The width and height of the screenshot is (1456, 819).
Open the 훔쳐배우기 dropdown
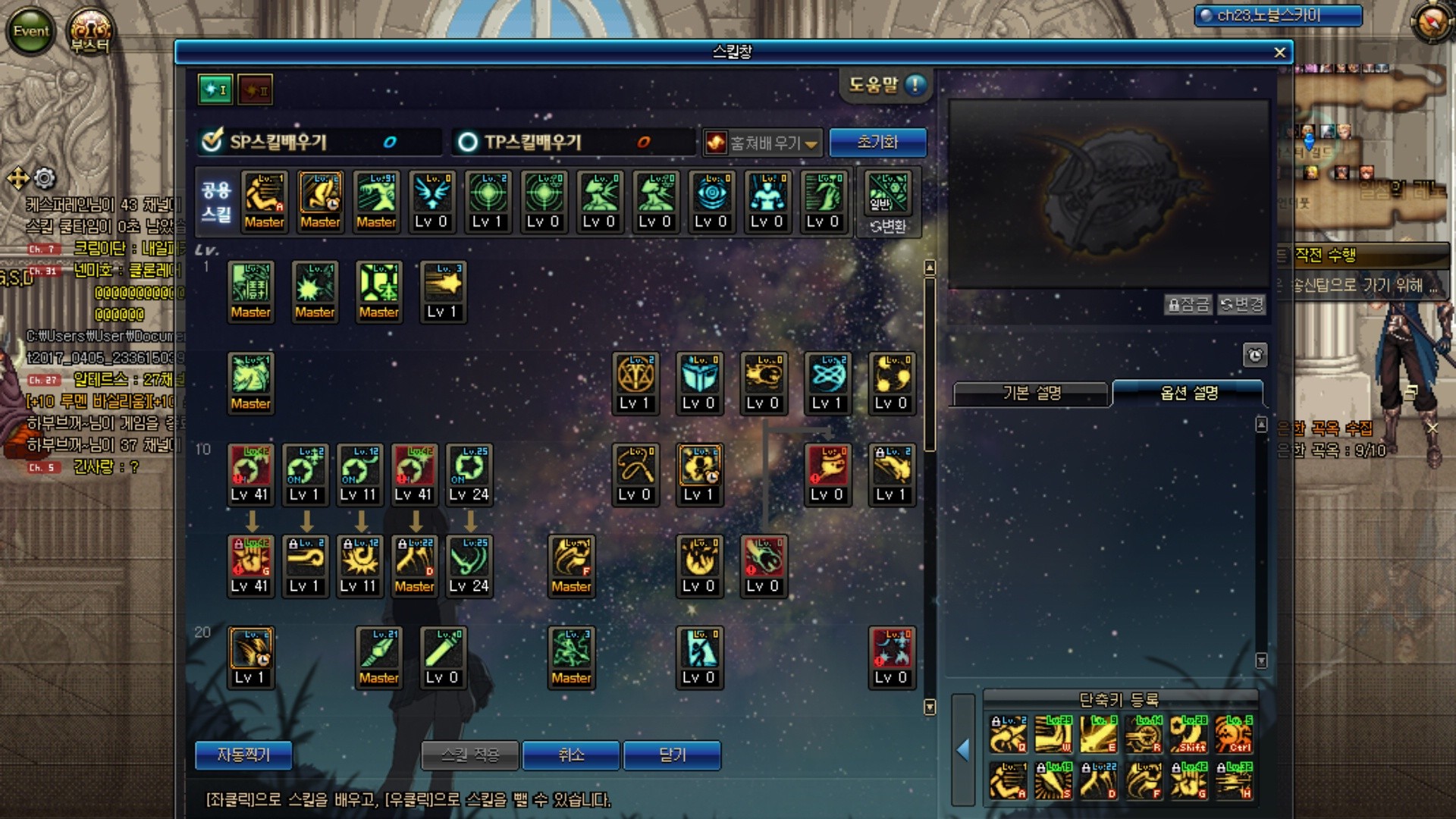pos(763,143)
